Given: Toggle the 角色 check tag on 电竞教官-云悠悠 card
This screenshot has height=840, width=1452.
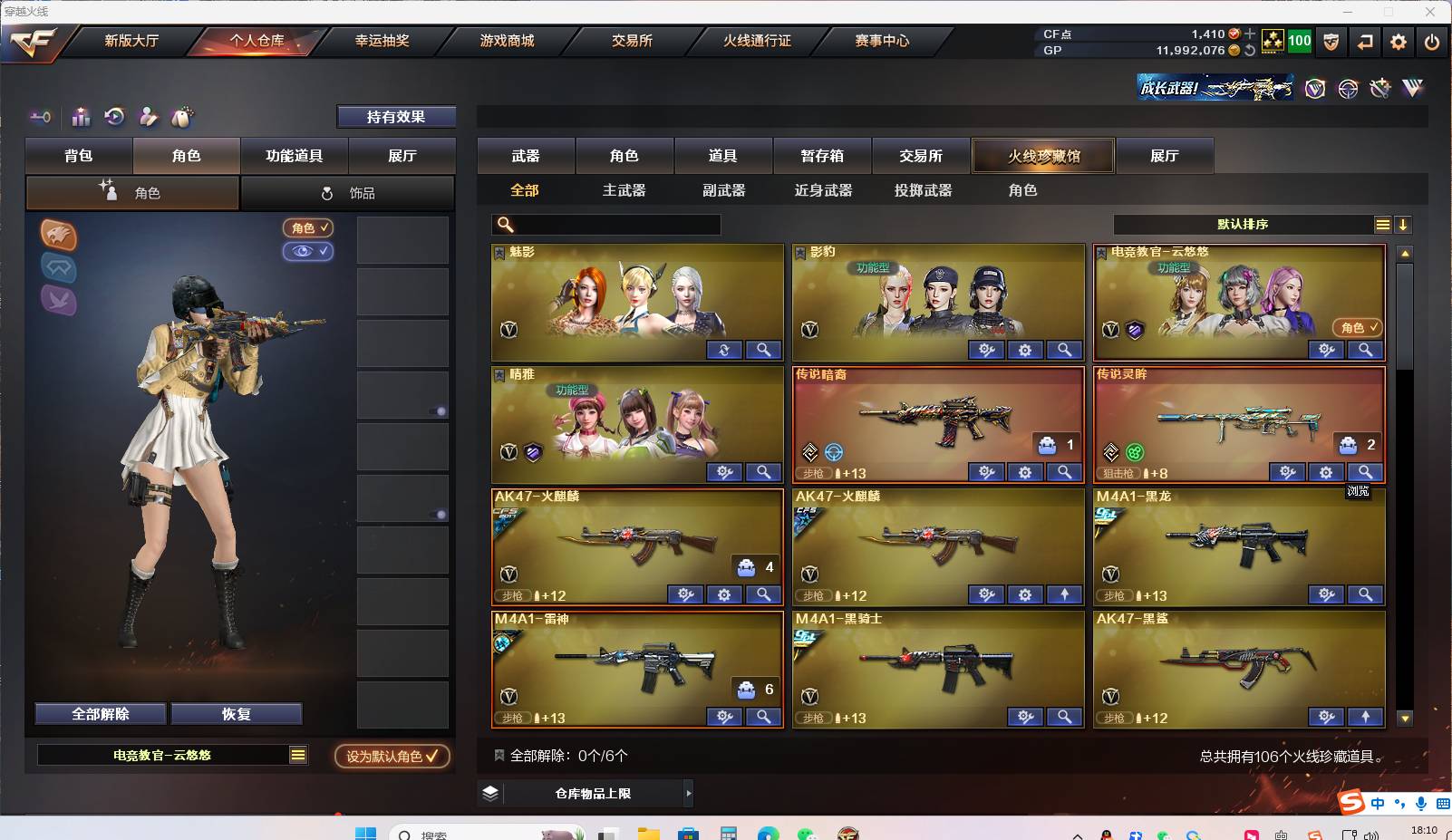Looking at the screenshot, I should coord(1357,329).
